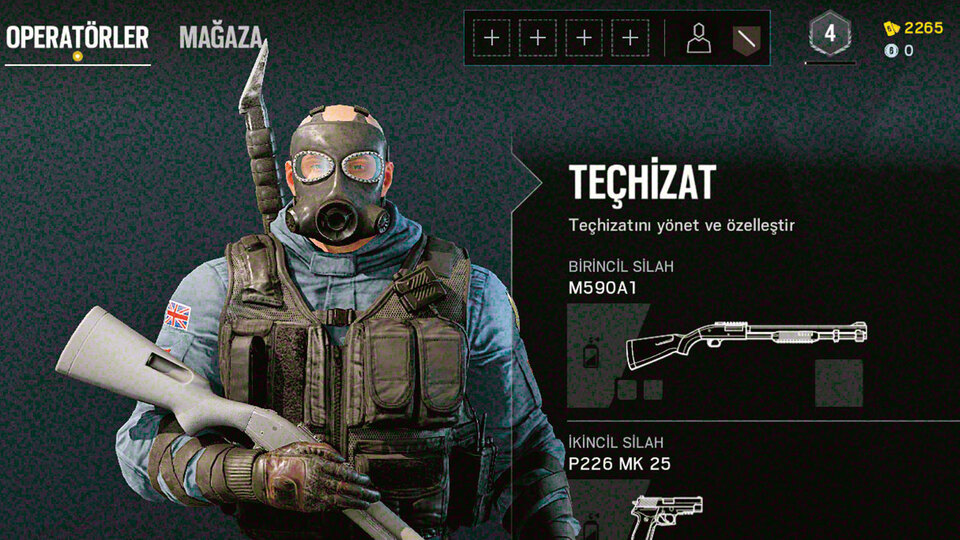Viewport: 960px width, 540px height.
Task: Click the brown shield emblem icon
Action: pos(746,39)
